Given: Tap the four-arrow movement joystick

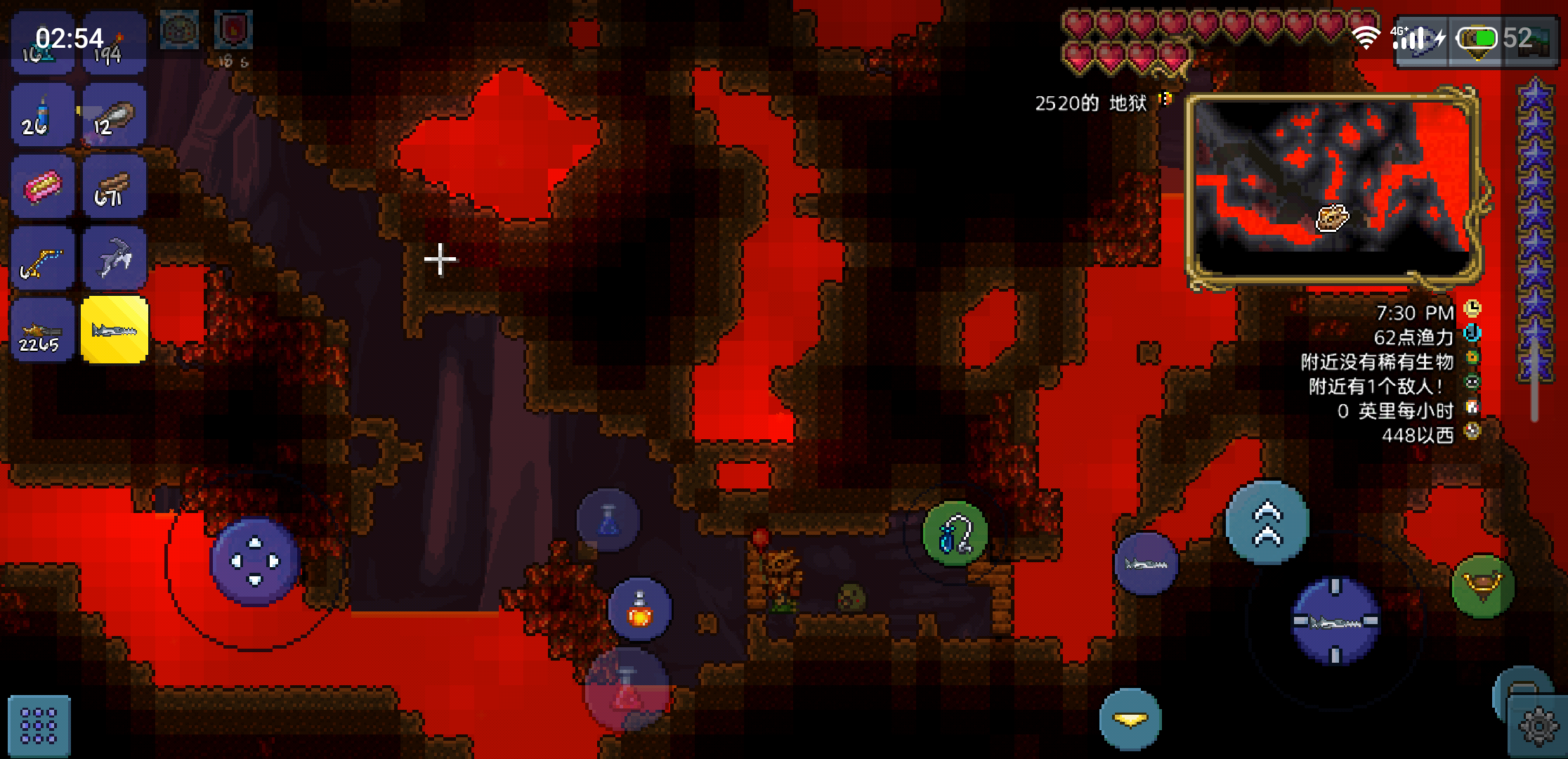Looking at the screenshot, I should click(x=255, y=562).
